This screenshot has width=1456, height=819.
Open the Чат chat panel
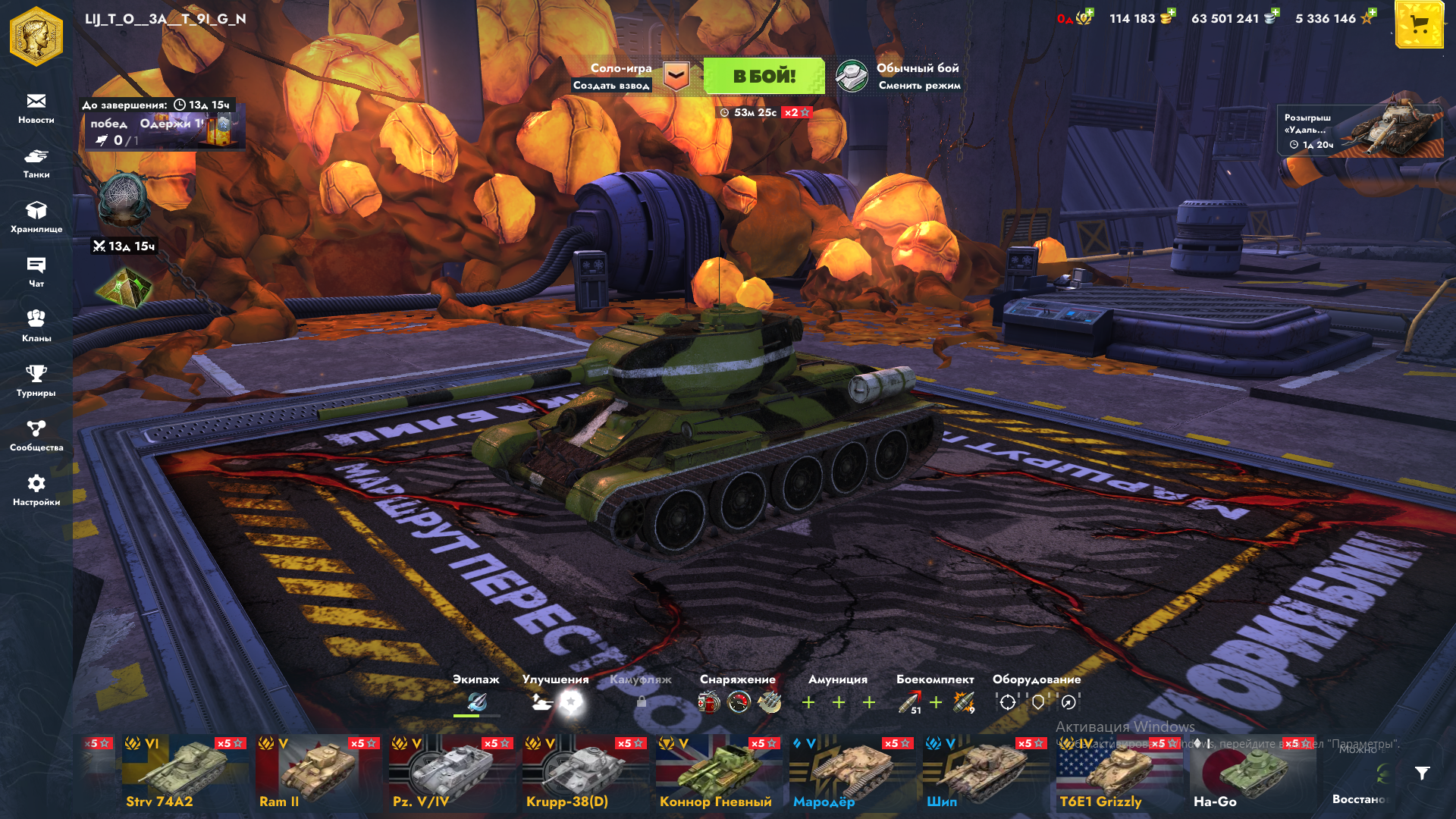[x=36, y=271]
